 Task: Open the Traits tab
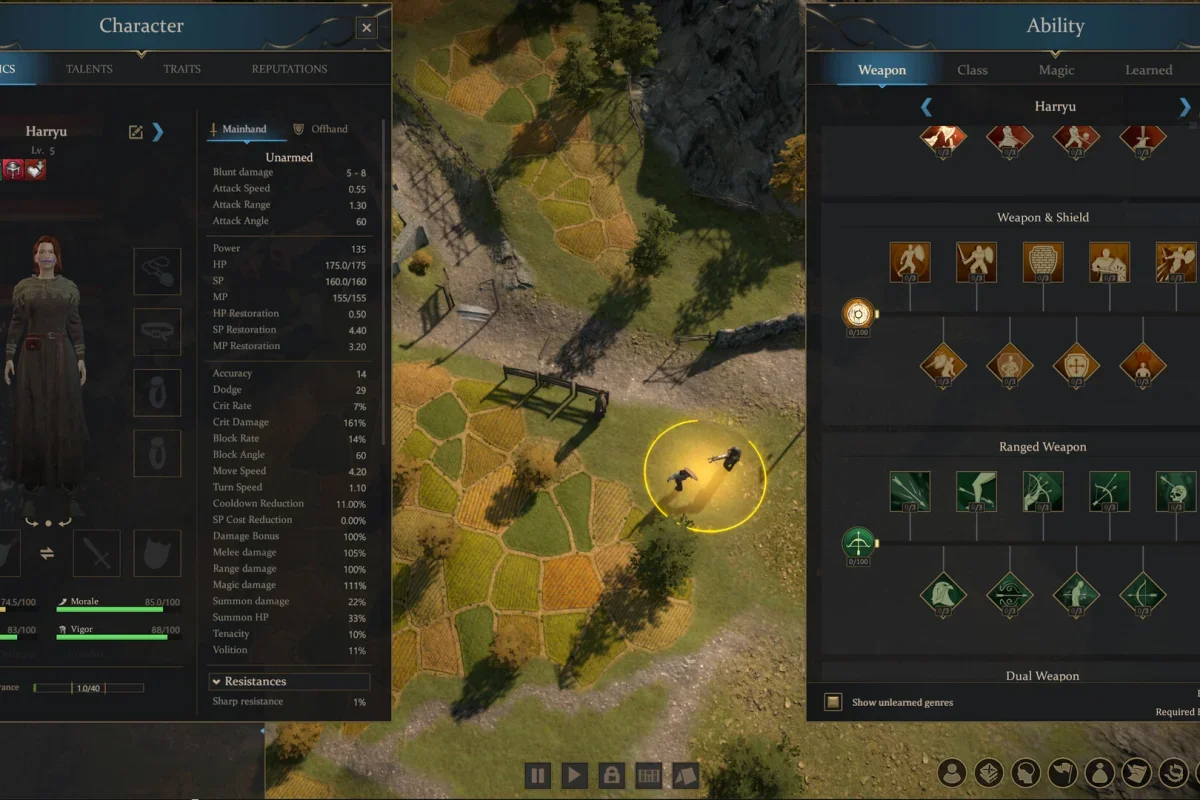tap(182, 69)
